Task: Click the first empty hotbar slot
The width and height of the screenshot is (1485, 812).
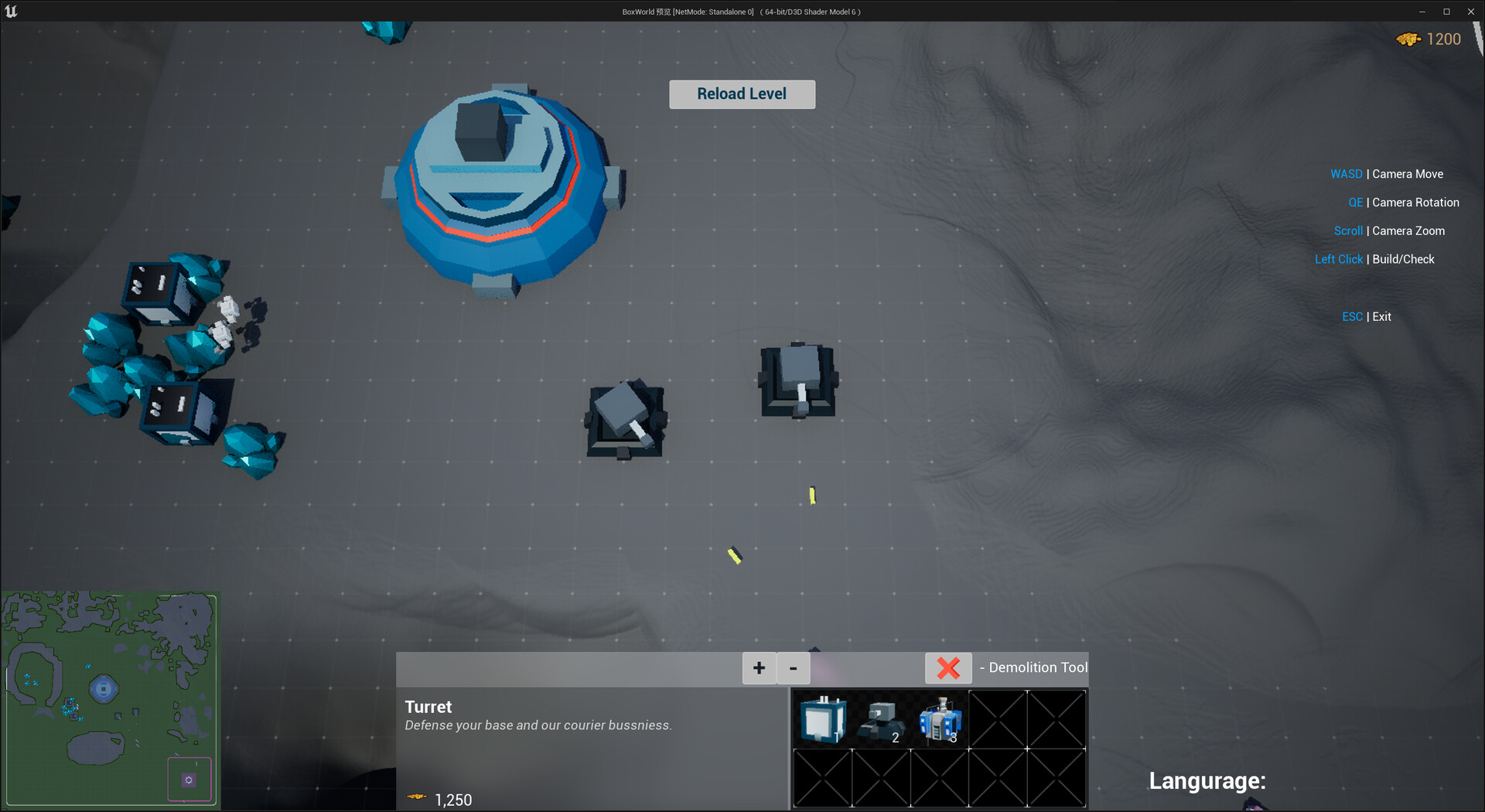Action: point(998,719)
